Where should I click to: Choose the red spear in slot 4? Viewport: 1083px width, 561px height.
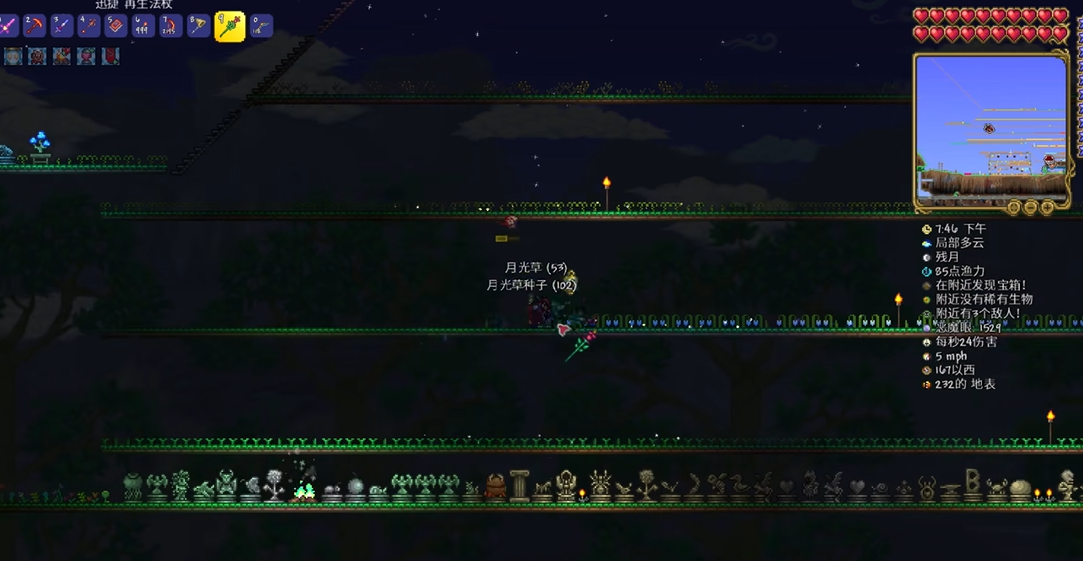tap(89, 25)
